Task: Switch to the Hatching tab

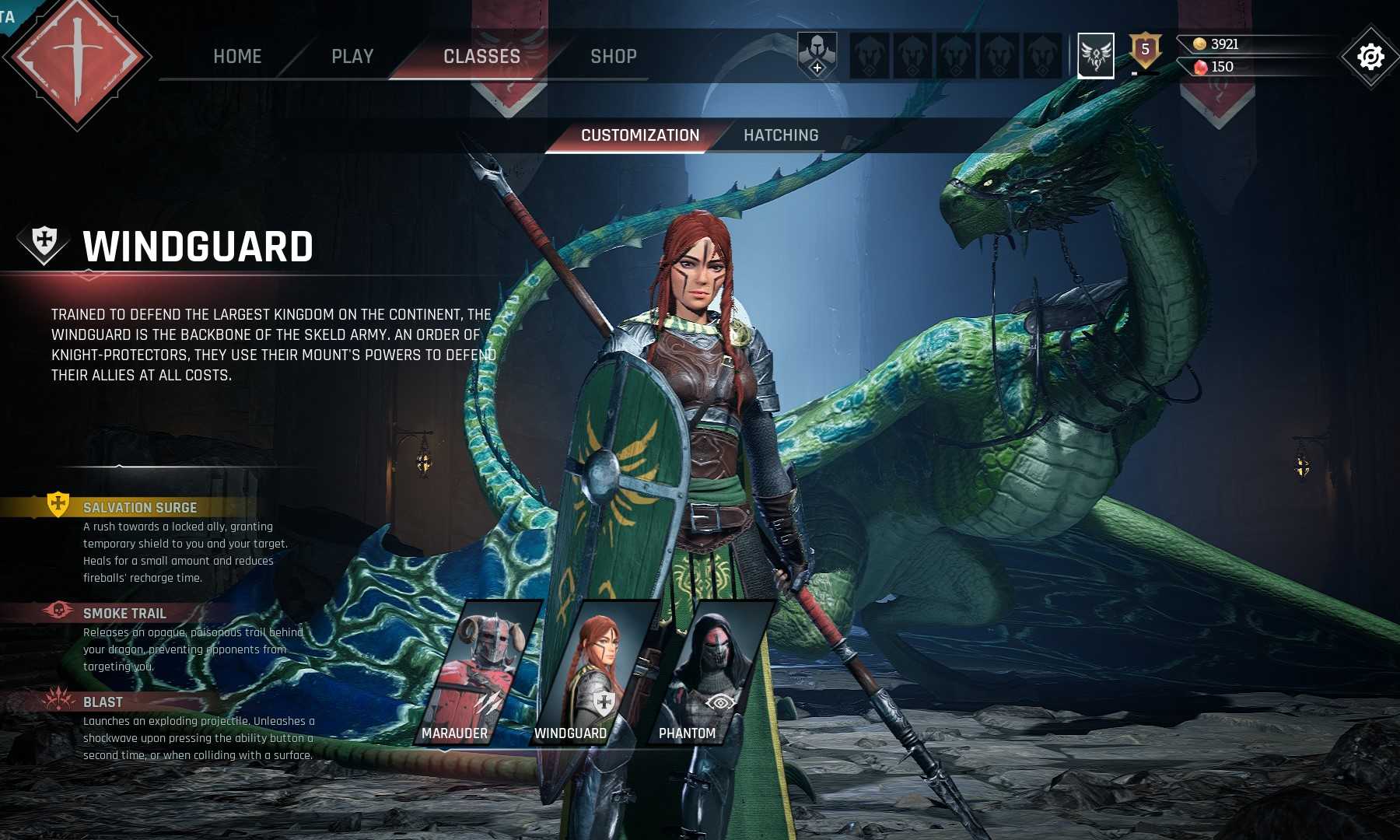Action: click(x=781, y=135)
